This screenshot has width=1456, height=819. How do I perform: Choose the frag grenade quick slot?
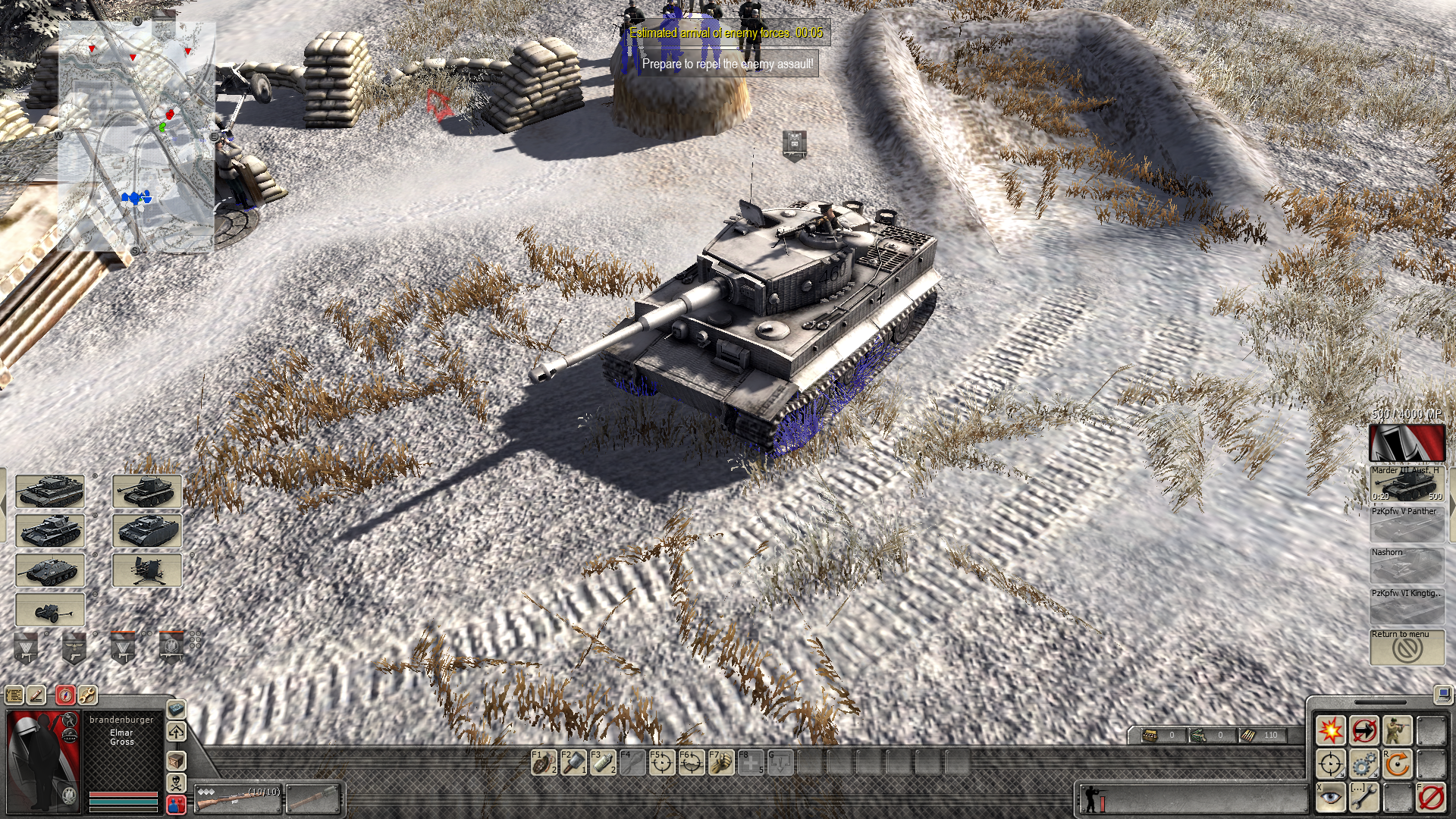click(544, 762)
